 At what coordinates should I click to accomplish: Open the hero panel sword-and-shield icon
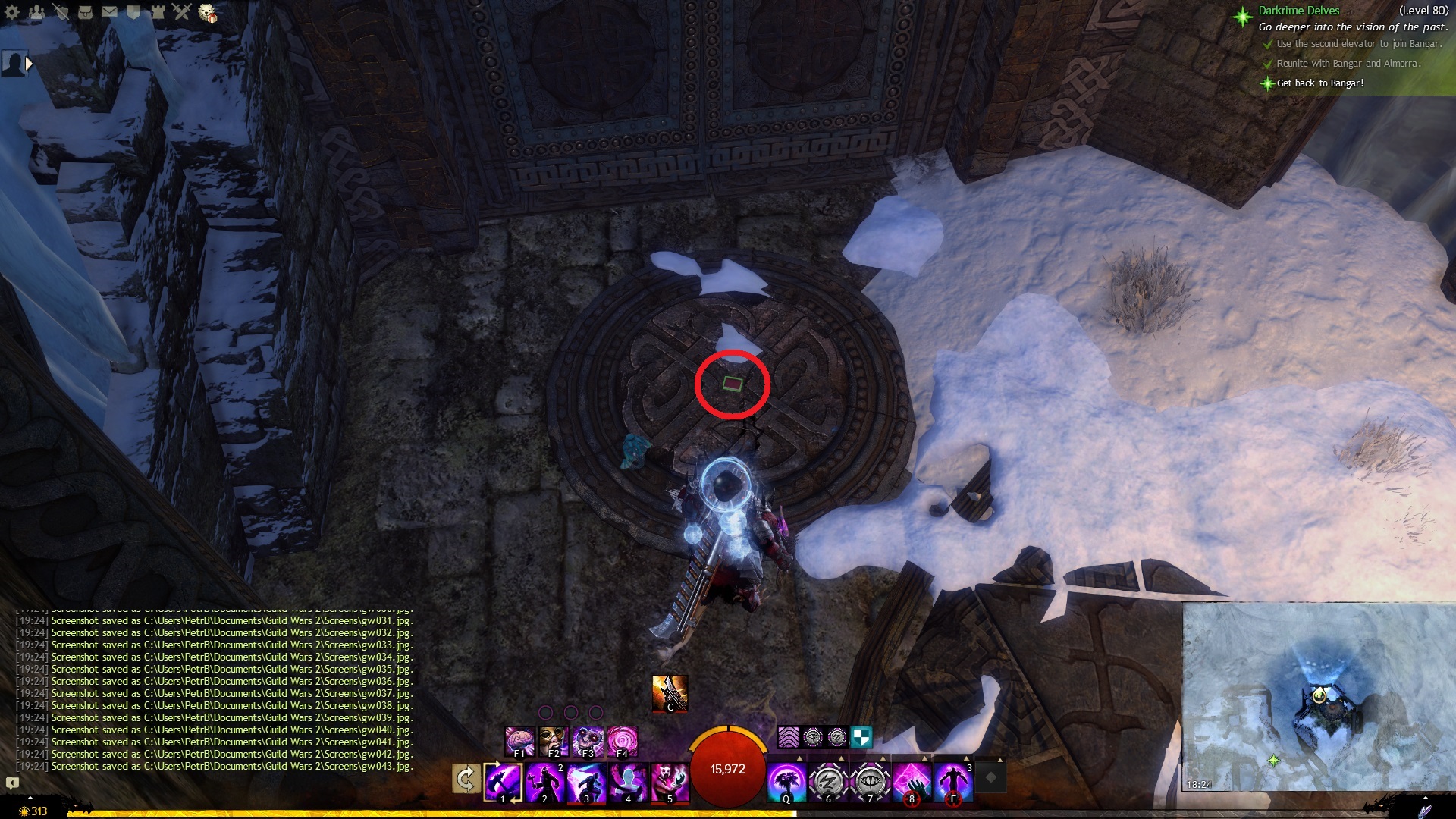61,12
